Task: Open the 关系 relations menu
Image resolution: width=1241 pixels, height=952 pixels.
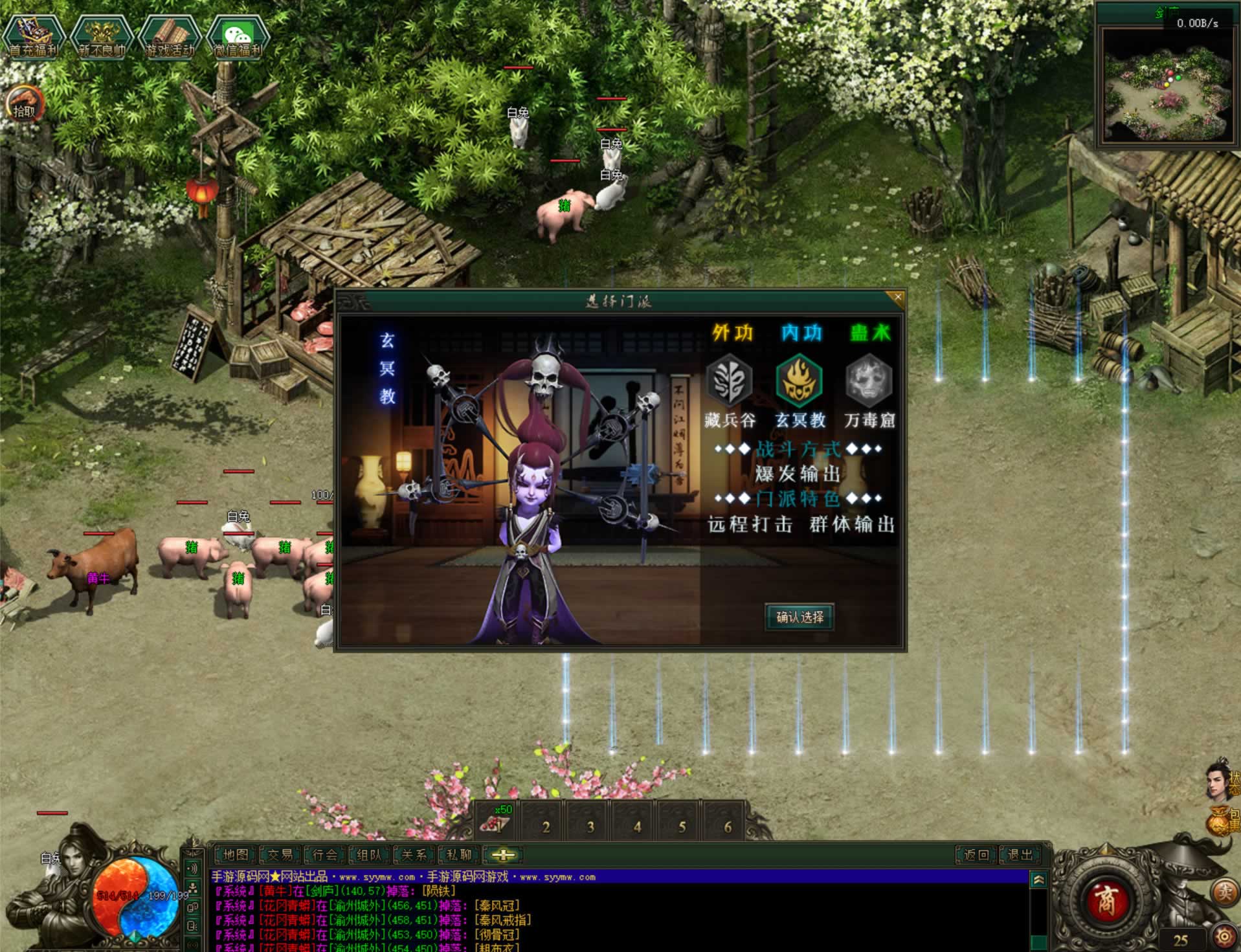Action: 414,855
